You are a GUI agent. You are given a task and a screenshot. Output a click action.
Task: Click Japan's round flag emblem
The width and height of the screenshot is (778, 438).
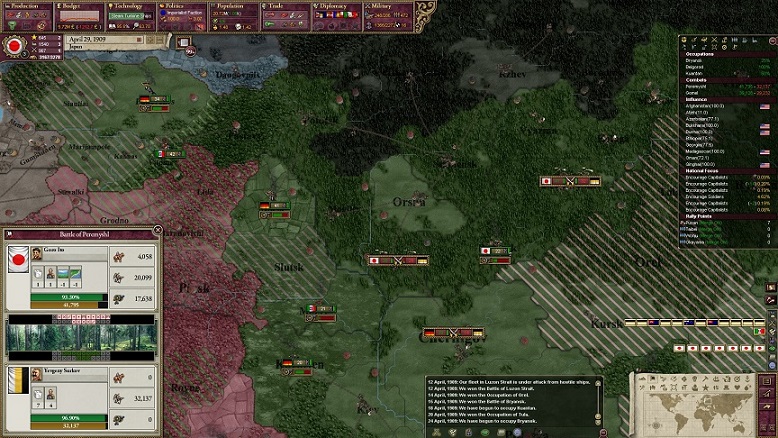click(x=14, y=46)
